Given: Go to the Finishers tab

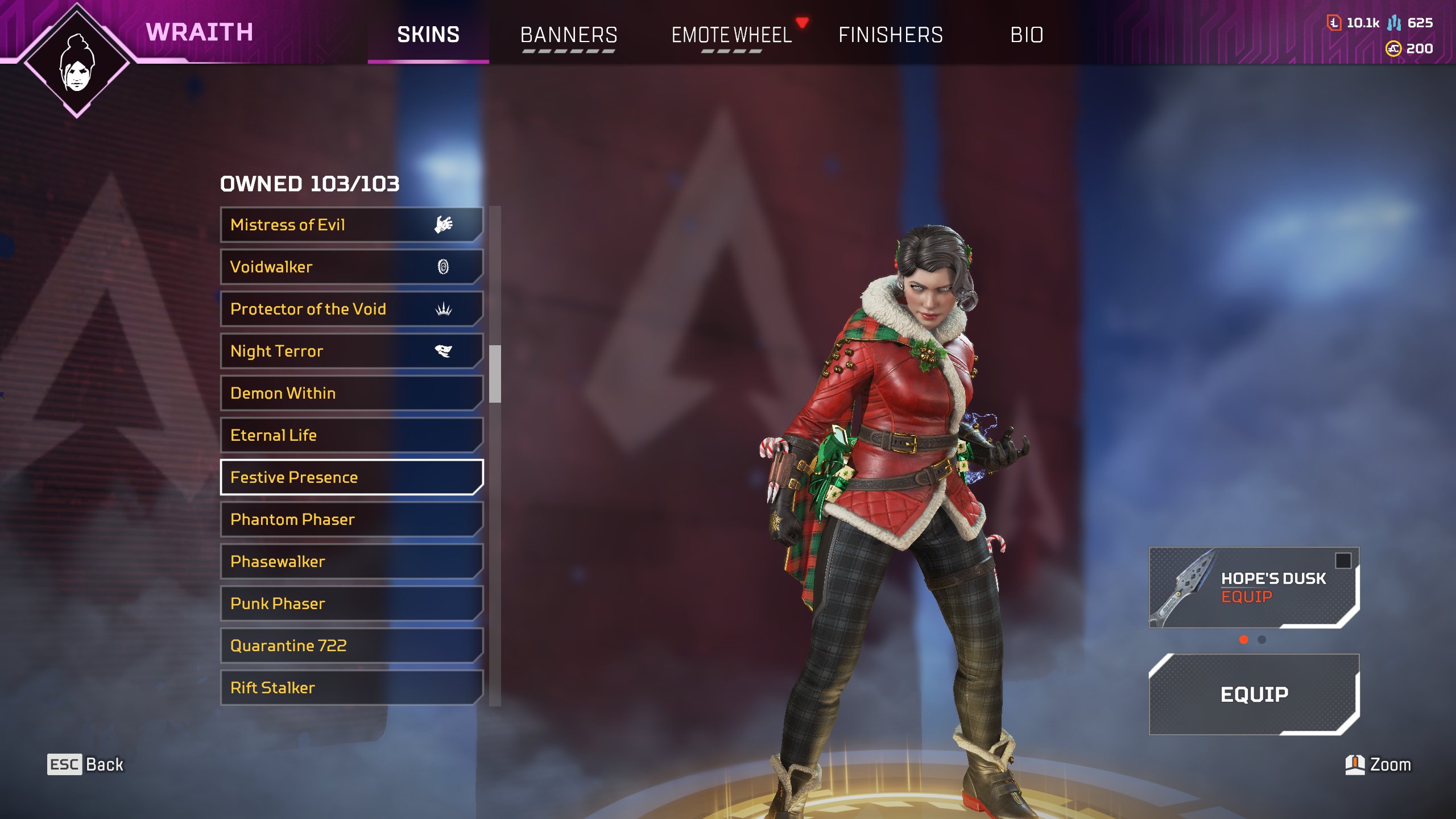Looking at the screenshot, I should click(x=890, y=35).
